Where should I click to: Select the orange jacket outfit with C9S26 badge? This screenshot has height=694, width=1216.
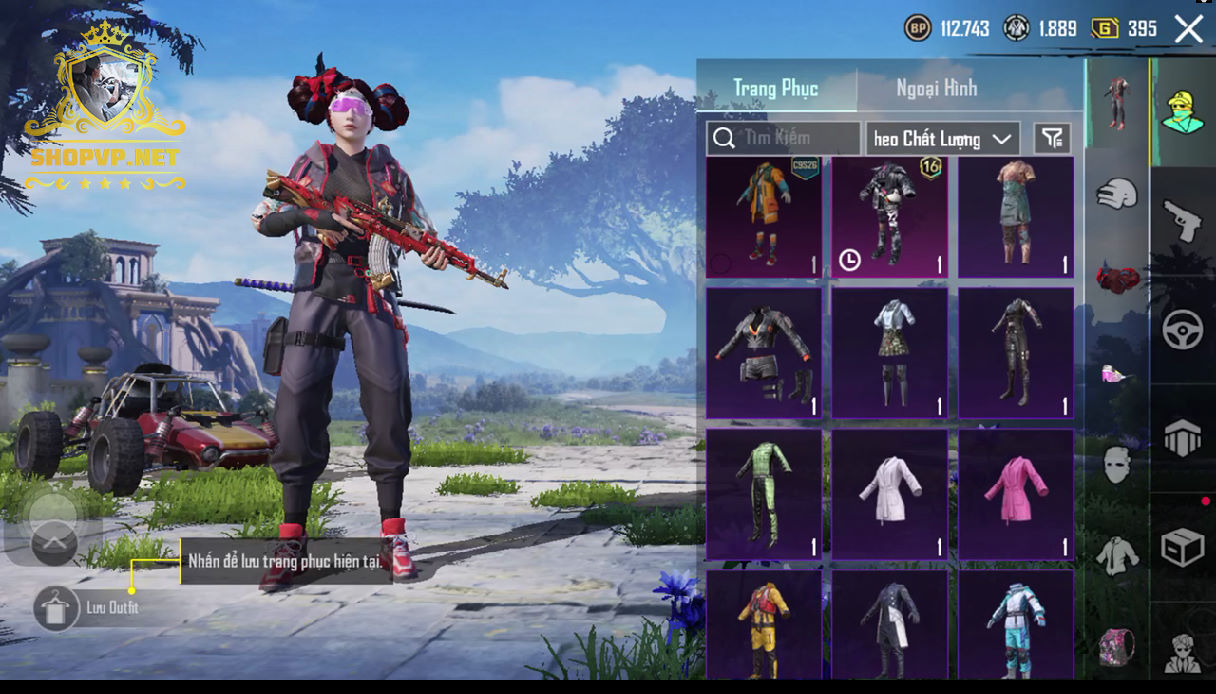pos(764,217)
